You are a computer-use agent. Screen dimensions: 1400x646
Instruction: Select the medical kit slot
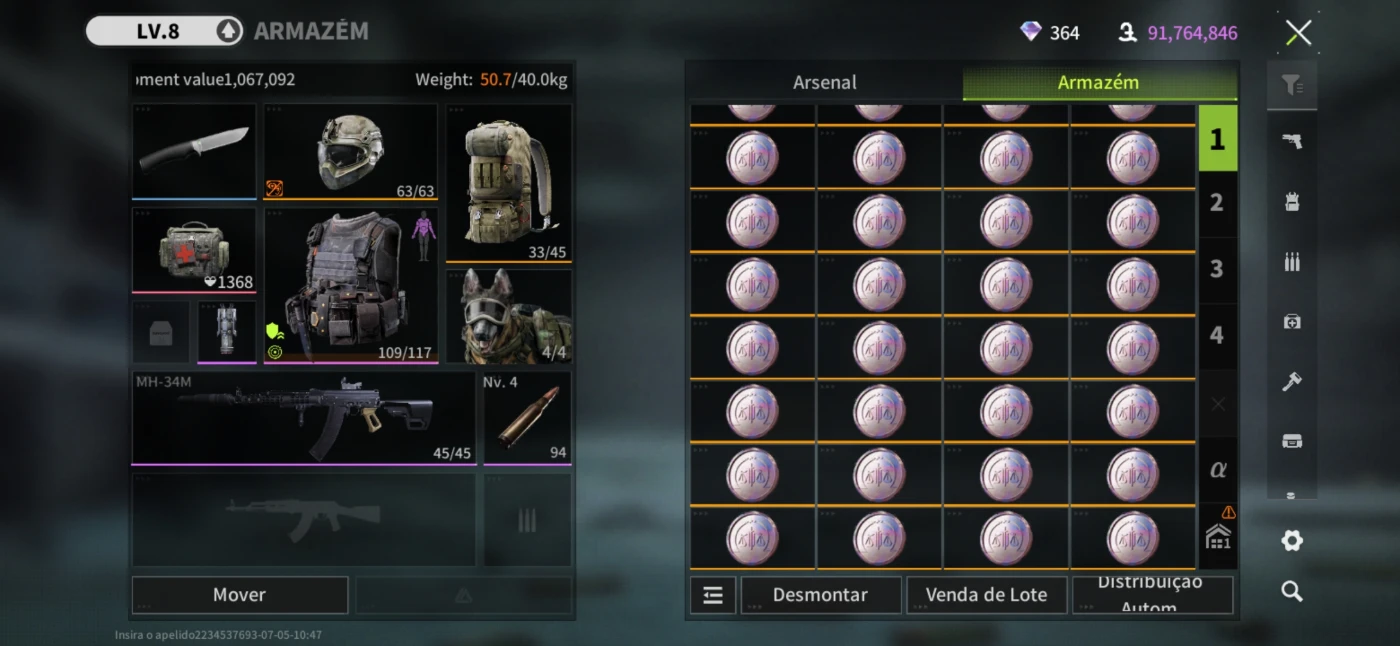(x=194, y=250)
